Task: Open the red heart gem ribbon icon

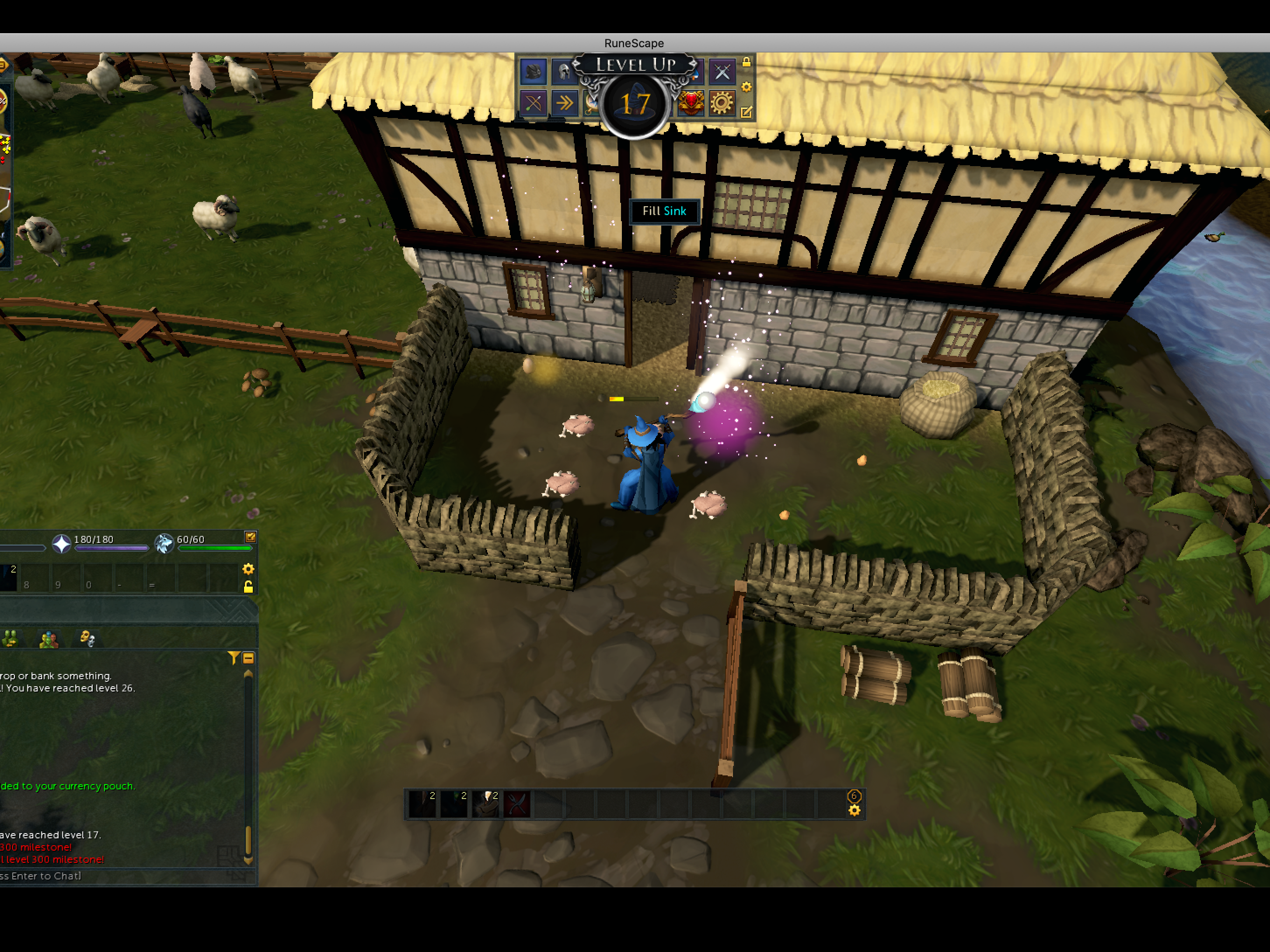Action: [x=691, y=103]
